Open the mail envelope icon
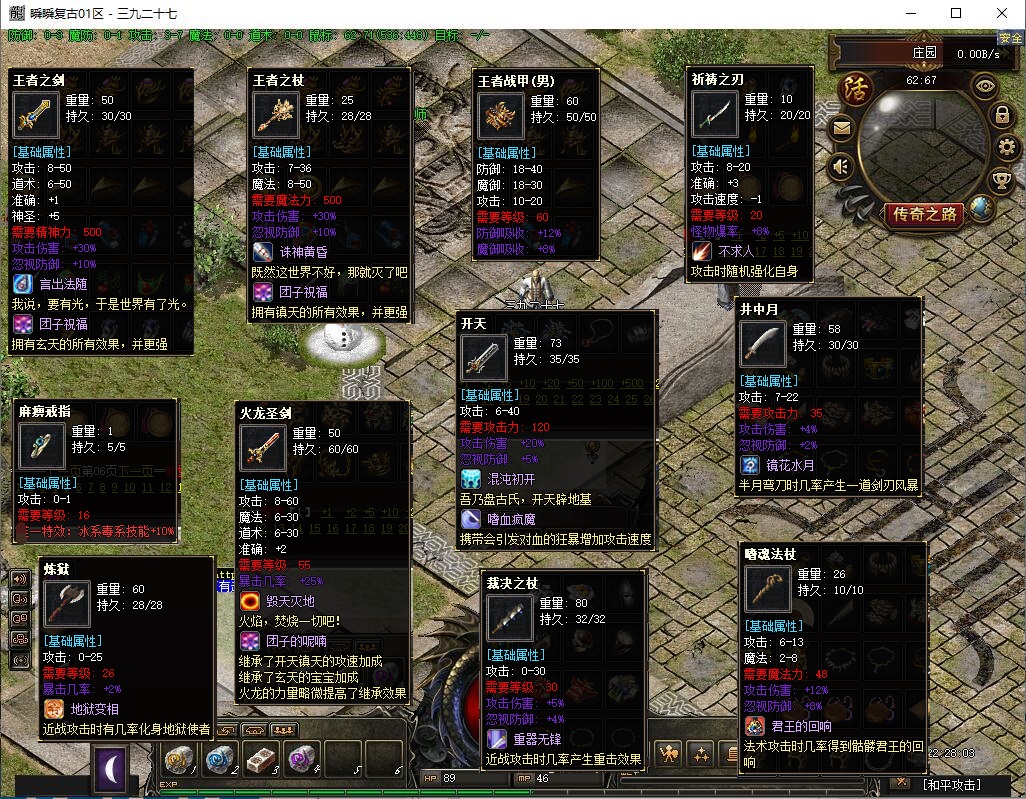The width and height of the screenshot is (1026, 799). click(x=841, y=129)
